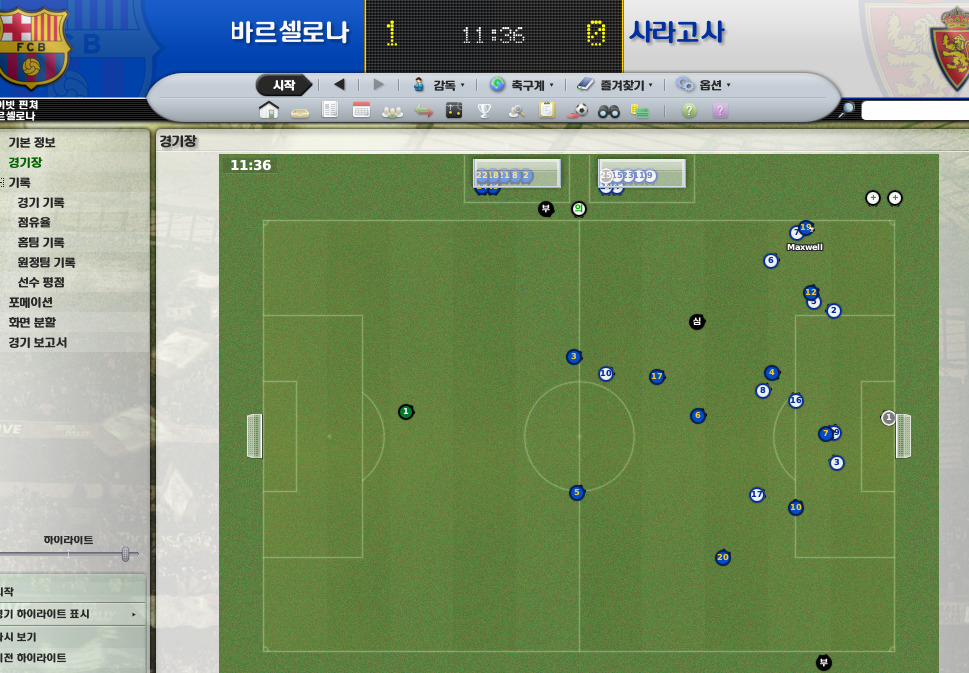969x673 pixels.
Task: Open the 축구계 world menu
Action: [x=522, y=85]
